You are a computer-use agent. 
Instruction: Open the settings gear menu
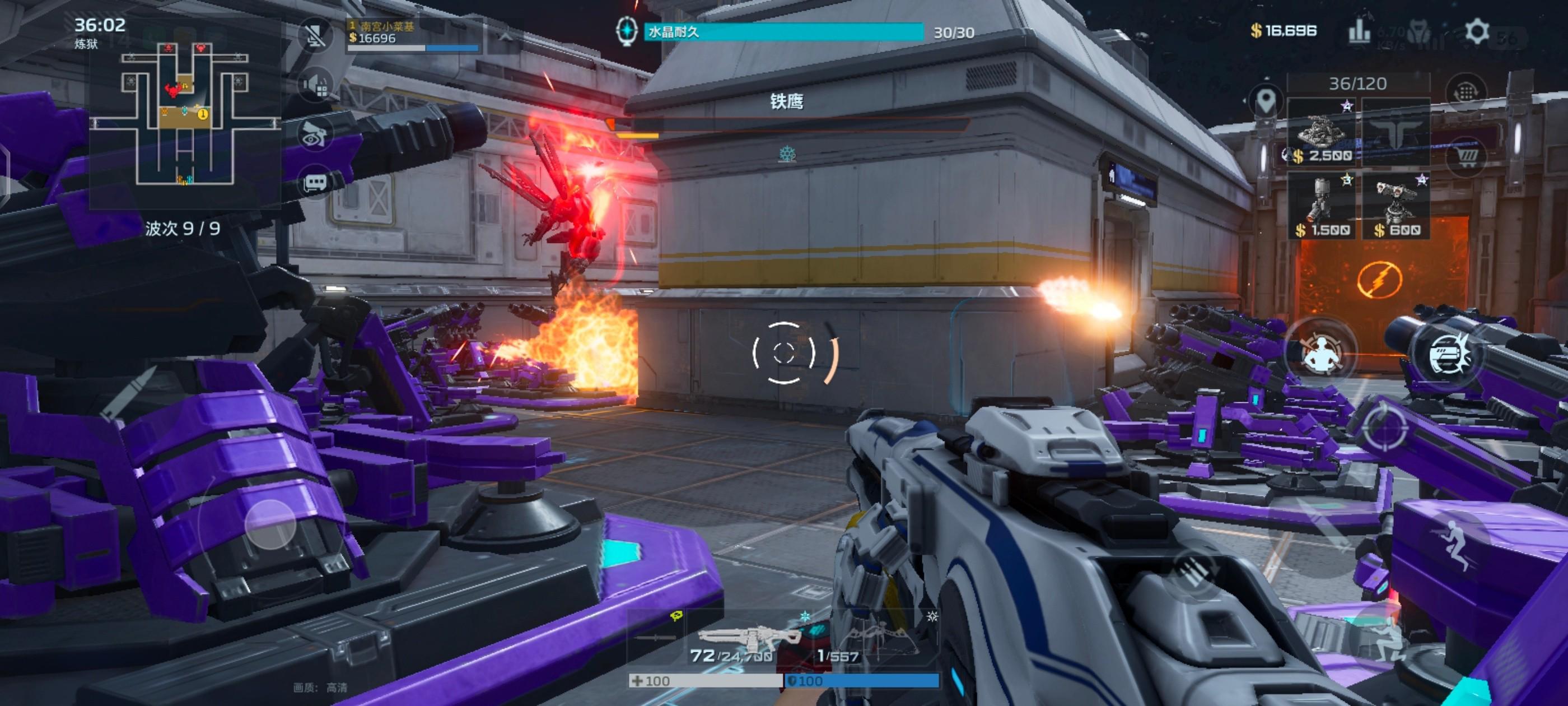tap(1476, 31)
